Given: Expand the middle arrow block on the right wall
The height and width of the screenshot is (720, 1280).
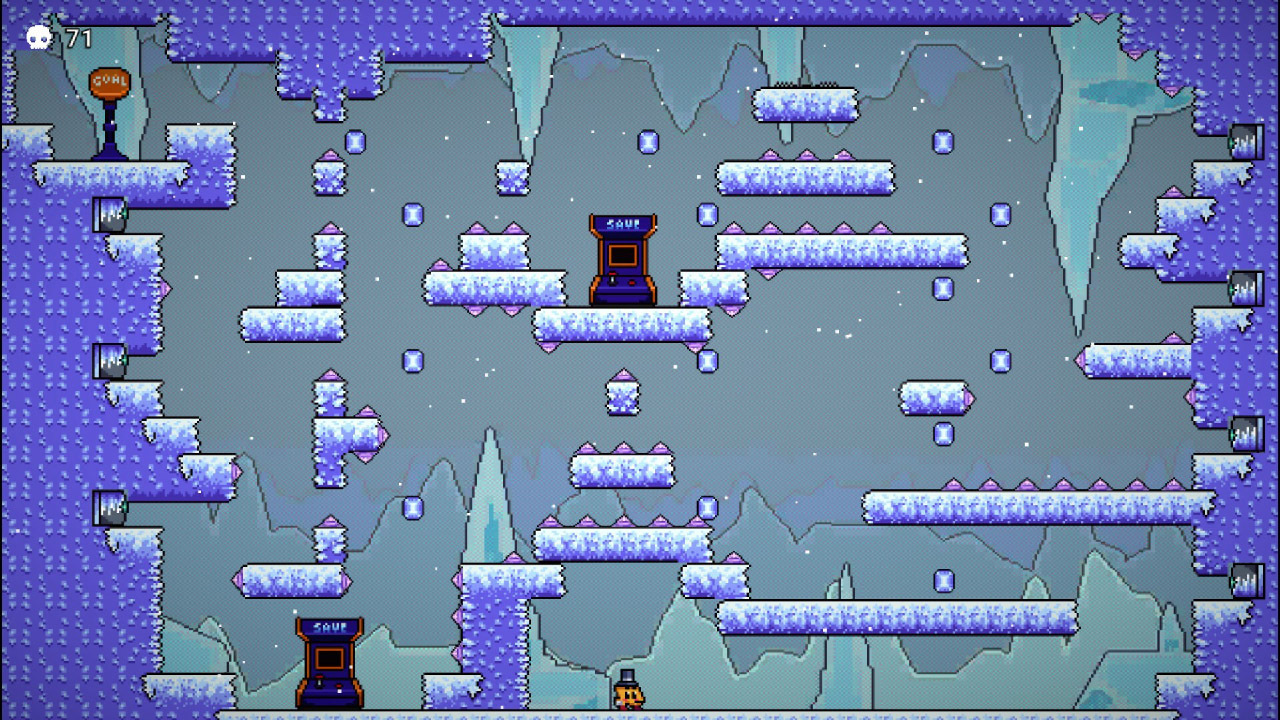Looking at the screenshot, I should point(1247,287).
